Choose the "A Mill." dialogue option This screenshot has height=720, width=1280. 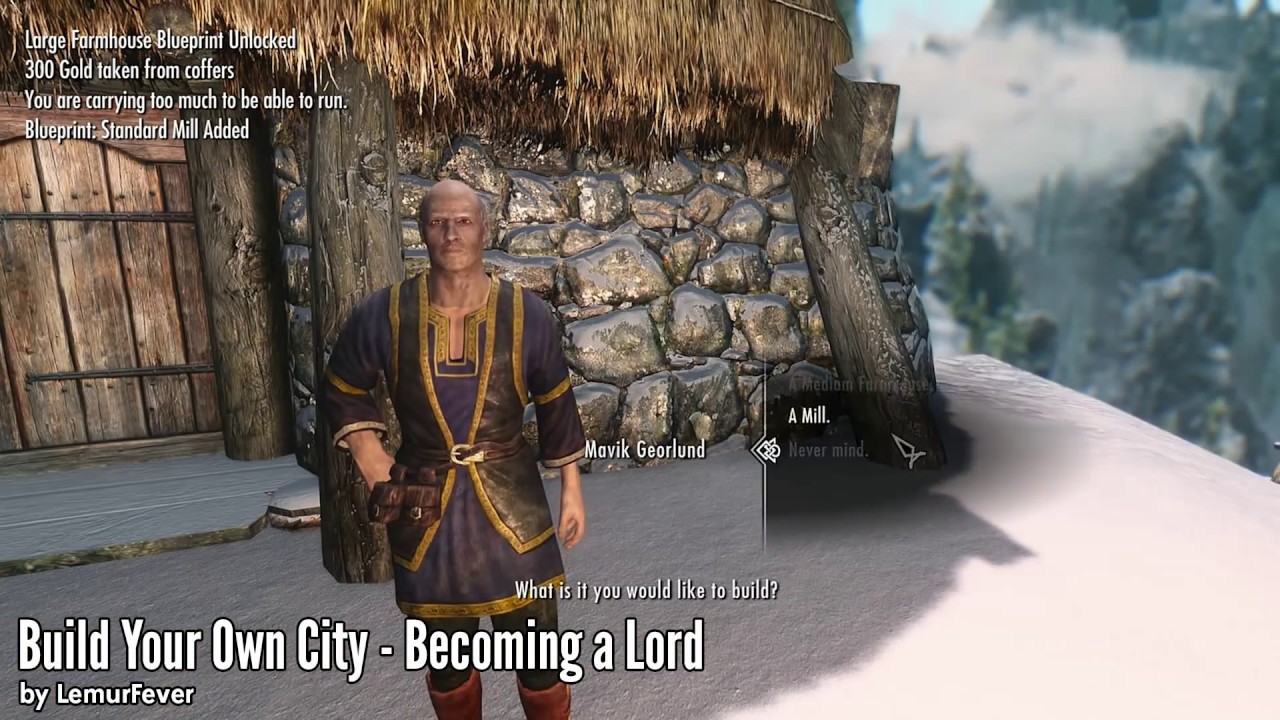[809, 416]
